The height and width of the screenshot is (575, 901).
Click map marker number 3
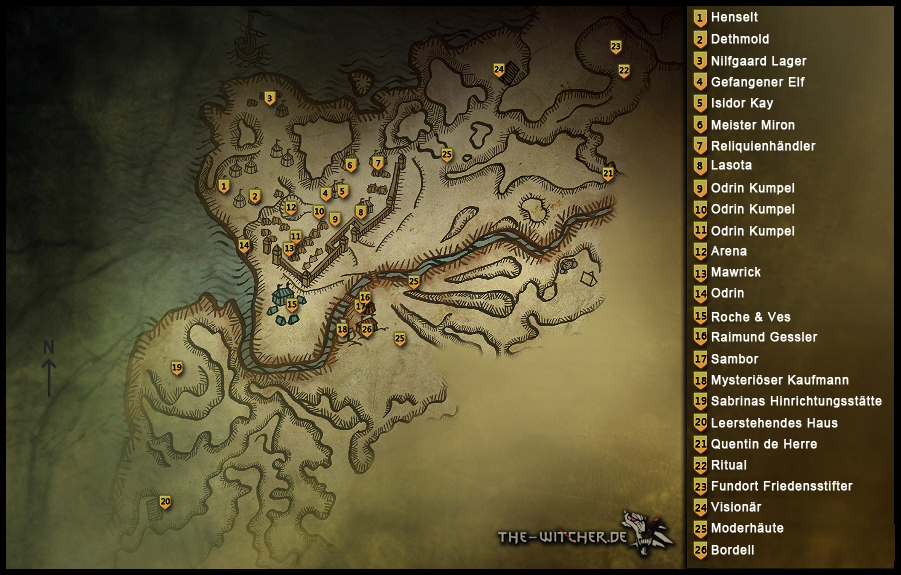(269, 98)
